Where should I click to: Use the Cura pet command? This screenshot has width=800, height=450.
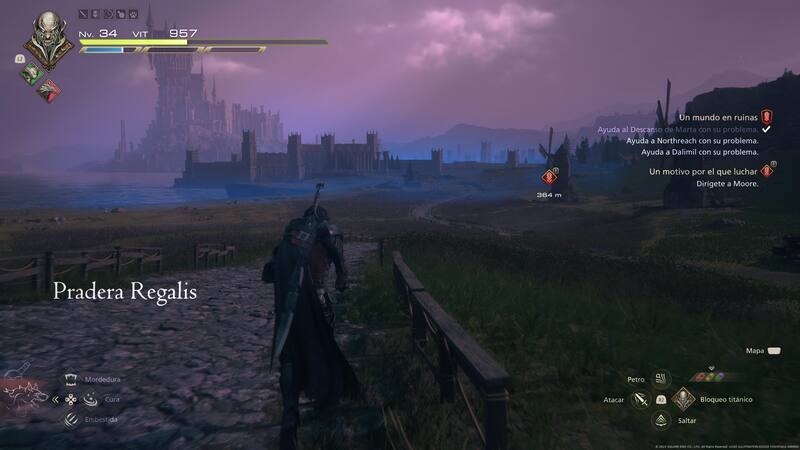tap(91, 399)
